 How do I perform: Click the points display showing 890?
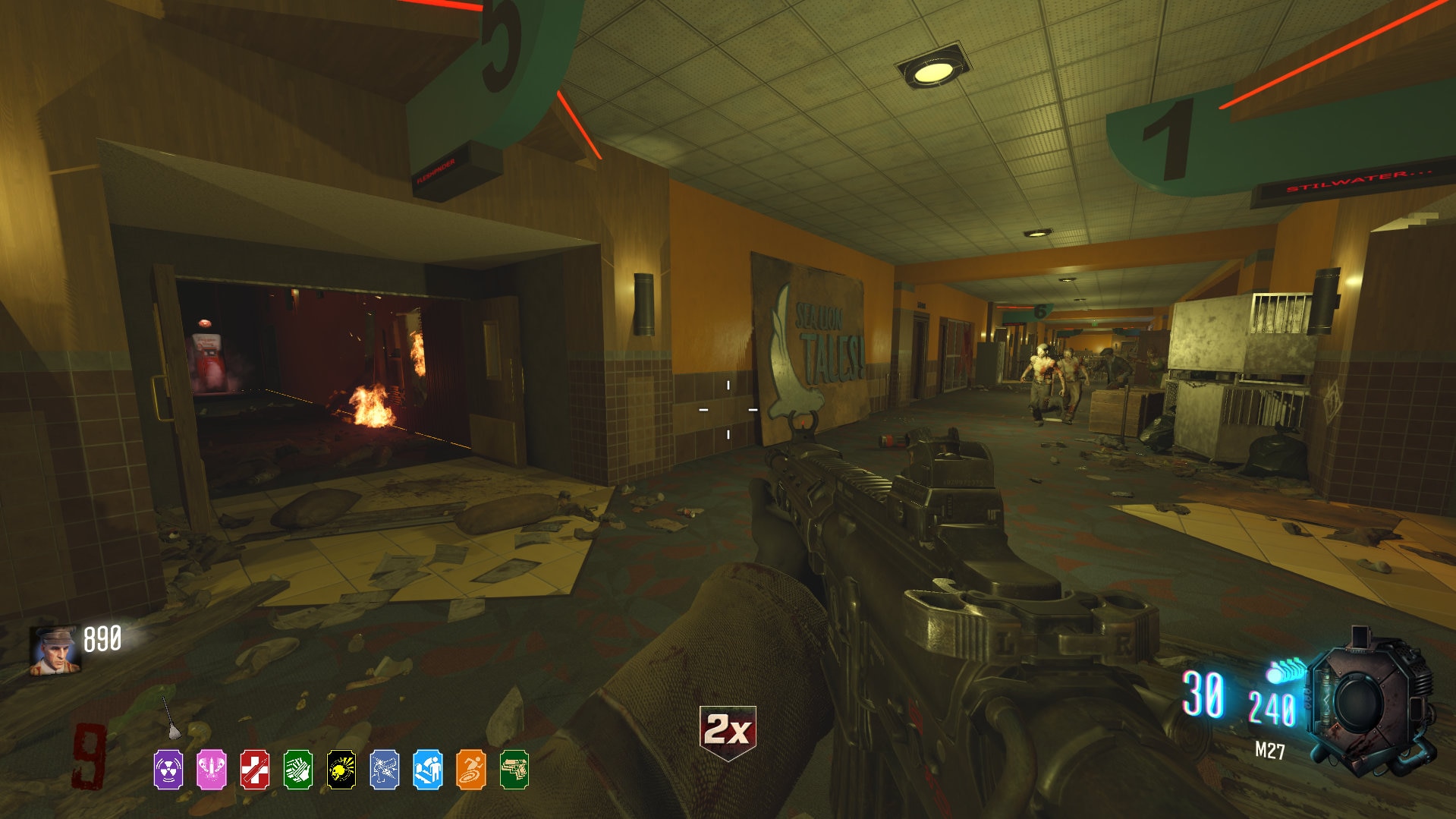click(104, 640)
